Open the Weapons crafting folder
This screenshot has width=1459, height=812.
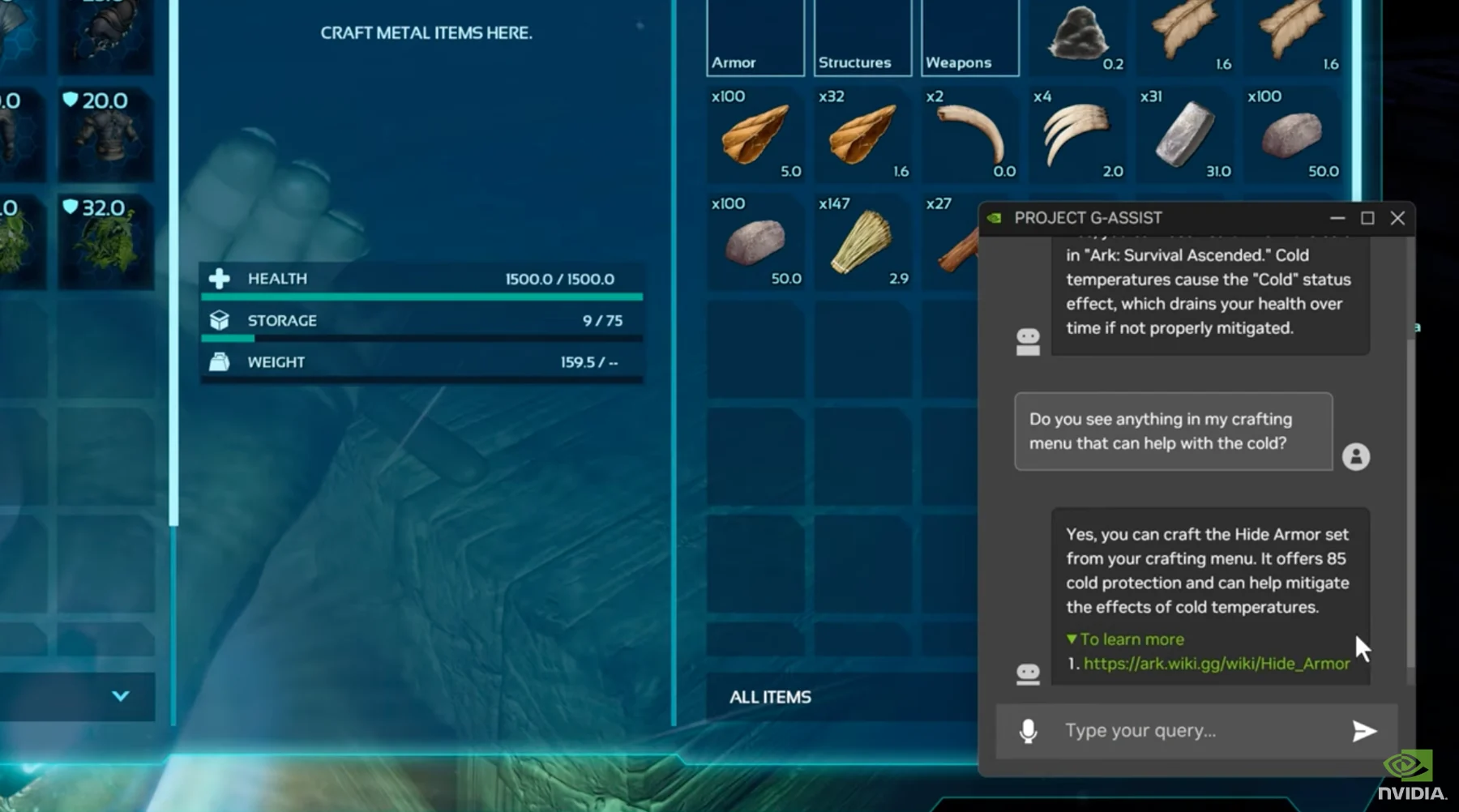point(969,38)
